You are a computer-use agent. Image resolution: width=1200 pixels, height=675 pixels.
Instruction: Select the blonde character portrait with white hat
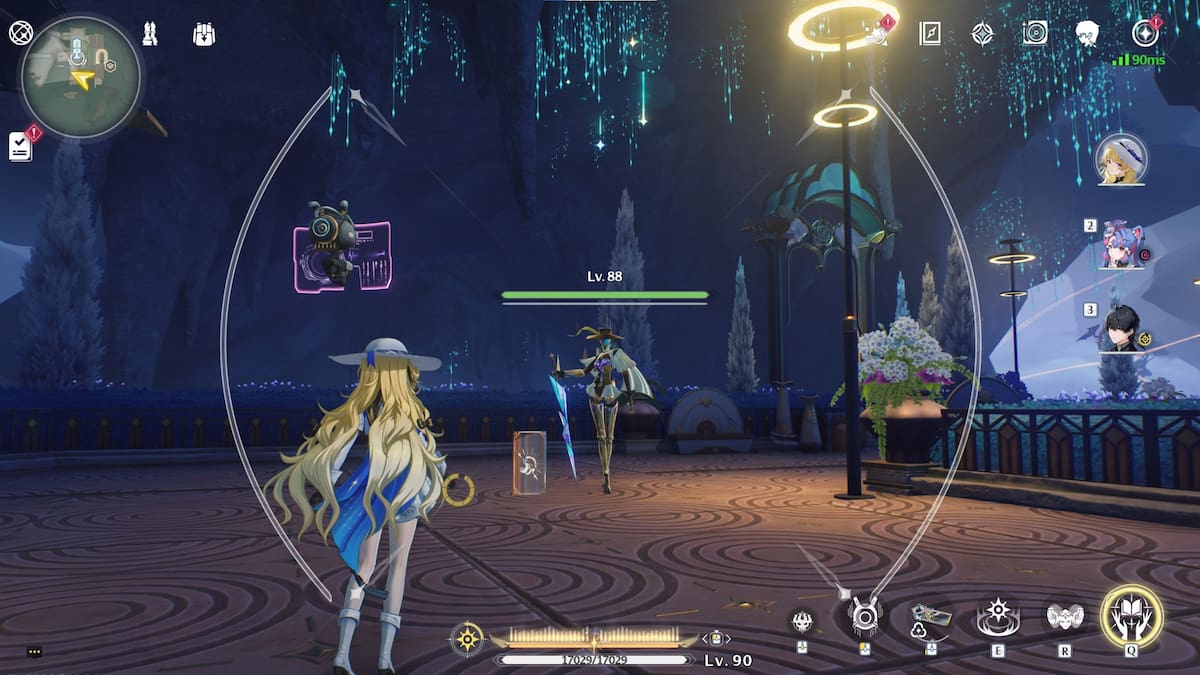1121,160
